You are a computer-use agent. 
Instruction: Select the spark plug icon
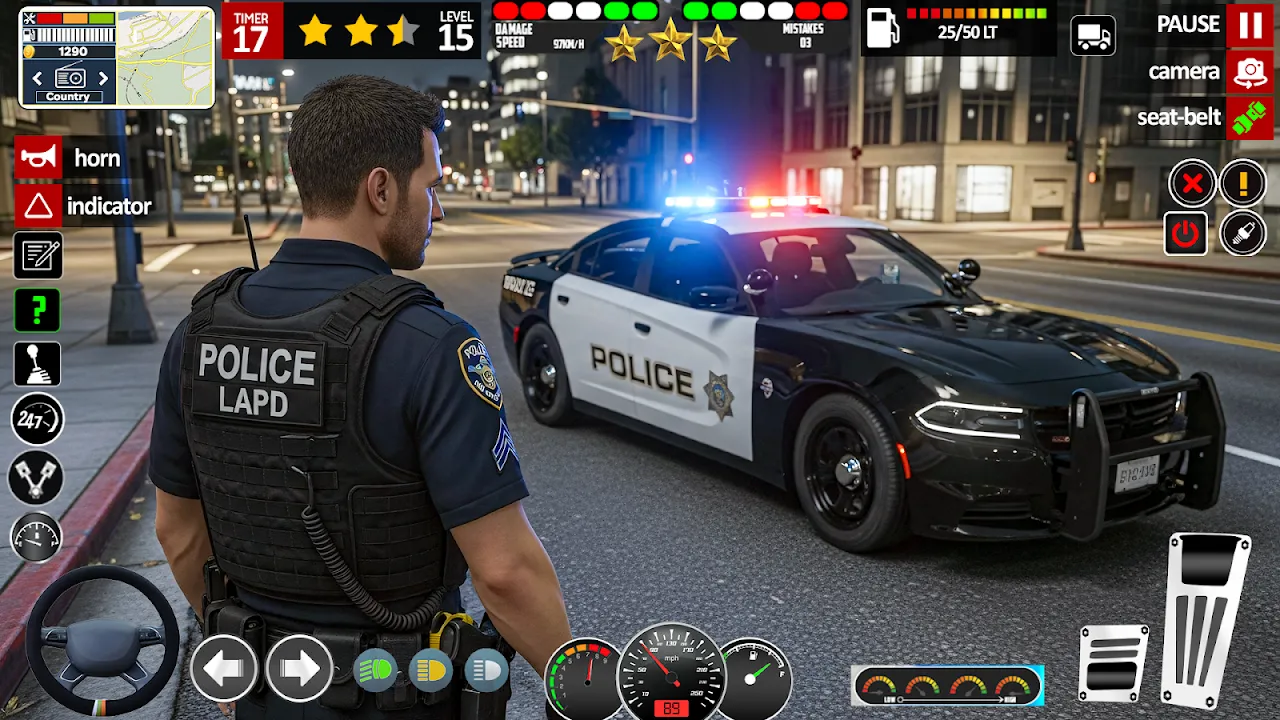[x=1243, y=234]
